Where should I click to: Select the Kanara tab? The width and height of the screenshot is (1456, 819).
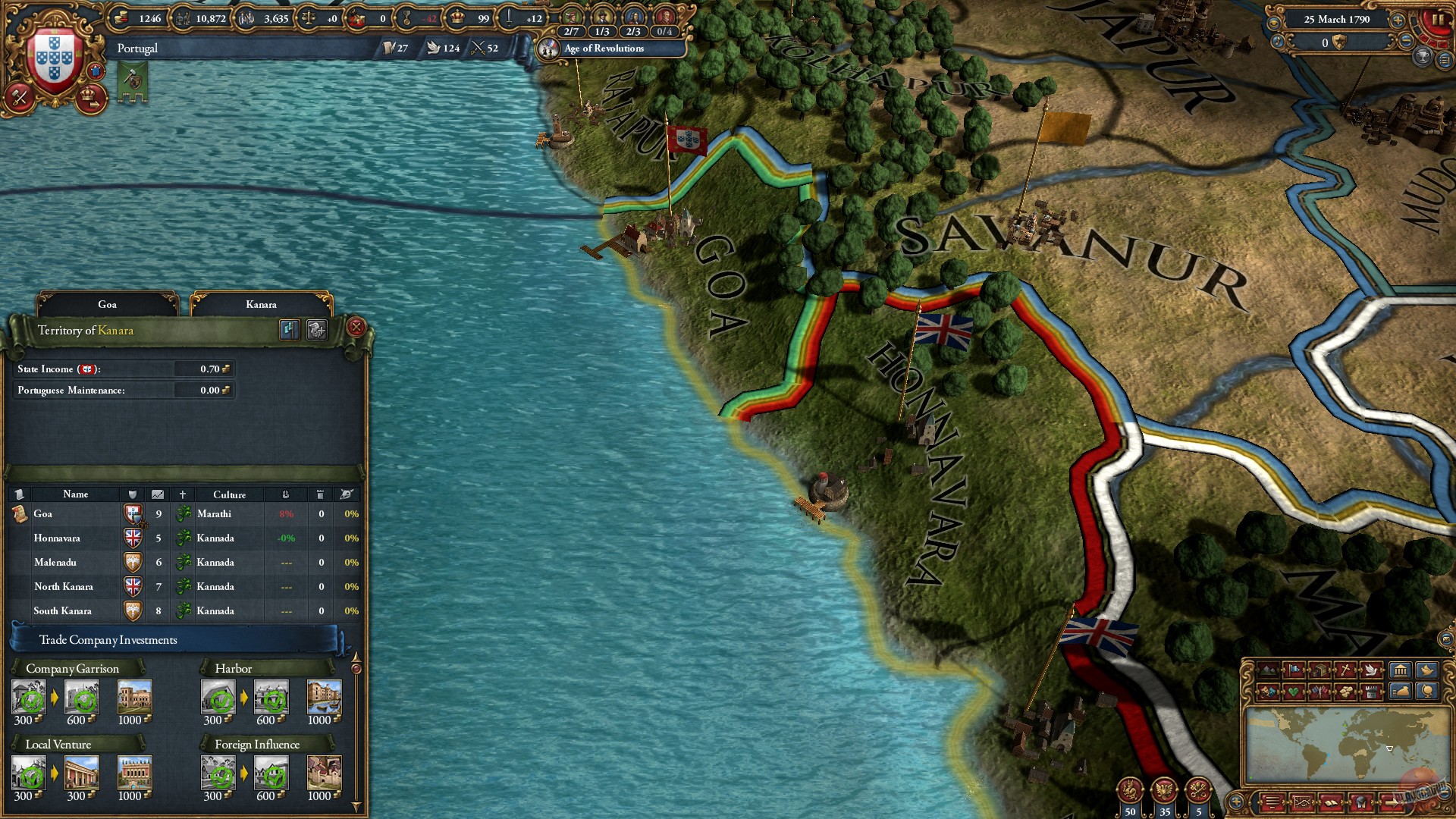[x=263, y=303]
